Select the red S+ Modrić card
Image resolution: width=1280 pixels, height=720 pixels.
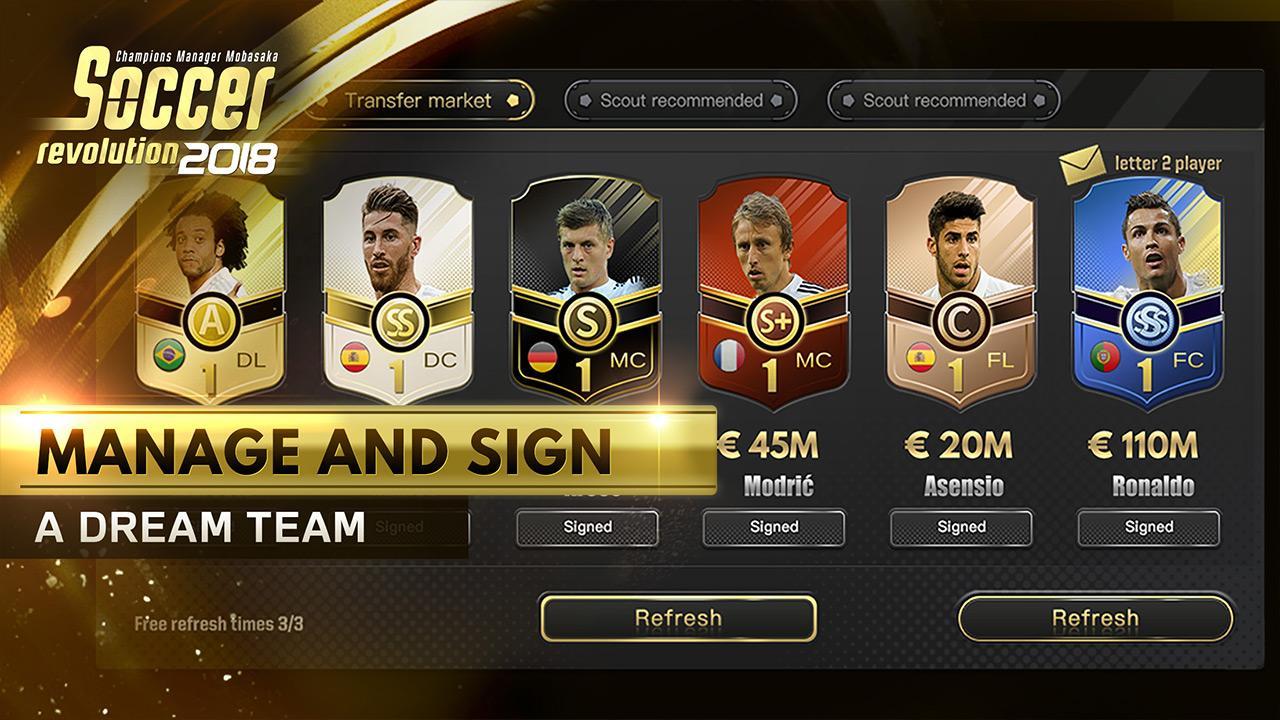[x=773, y=290]
